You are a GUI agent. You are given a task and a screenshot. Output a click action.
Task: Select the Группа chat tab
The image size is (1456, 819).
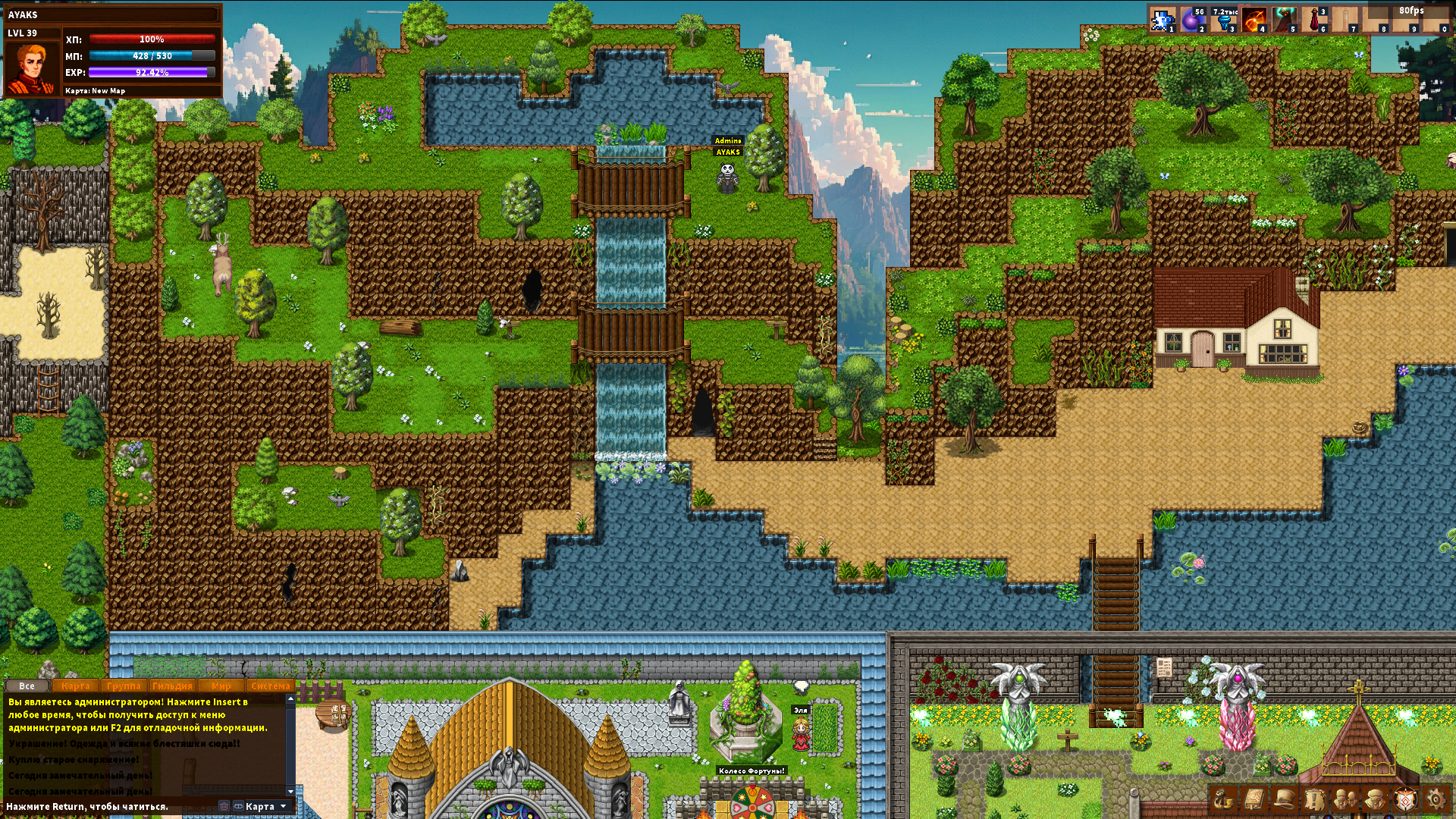tap(124, 686)
